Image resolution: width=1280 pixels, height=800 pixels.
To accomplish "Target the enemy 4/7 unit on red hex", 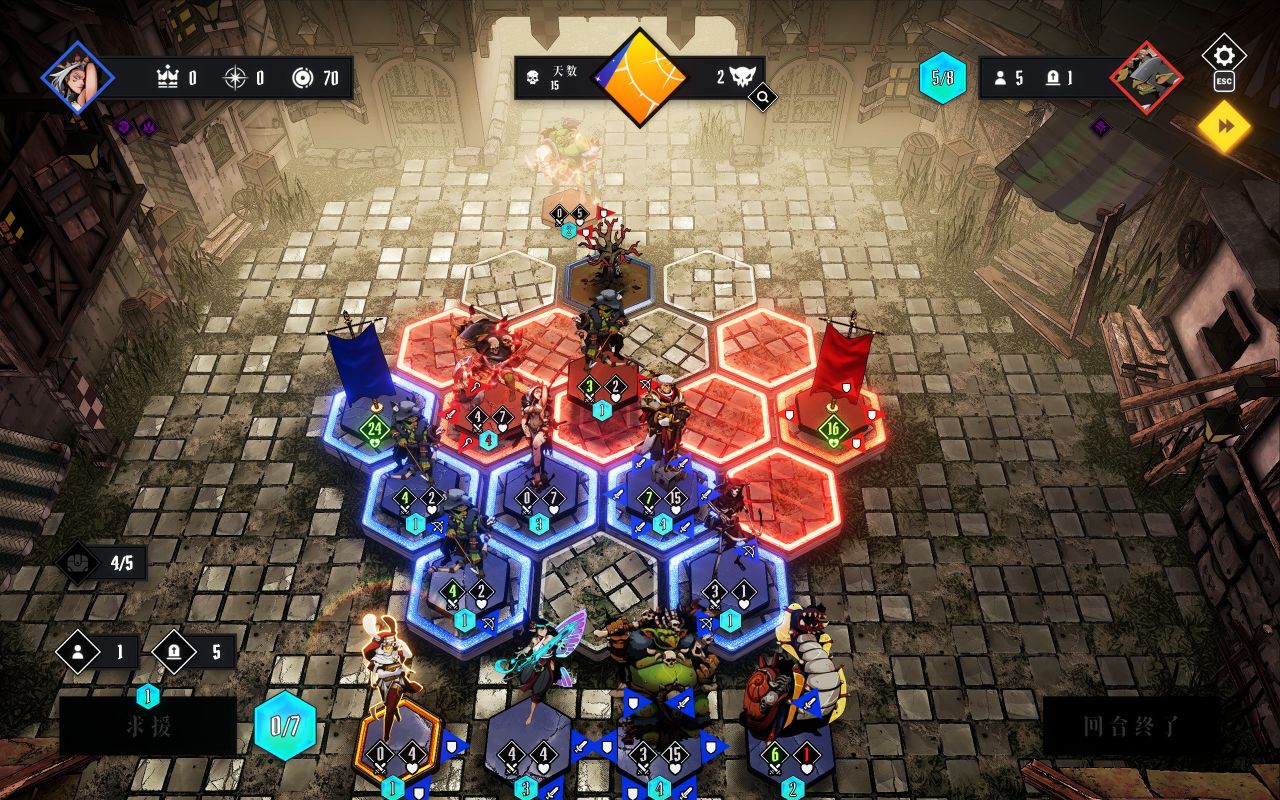I will point(489,408).
